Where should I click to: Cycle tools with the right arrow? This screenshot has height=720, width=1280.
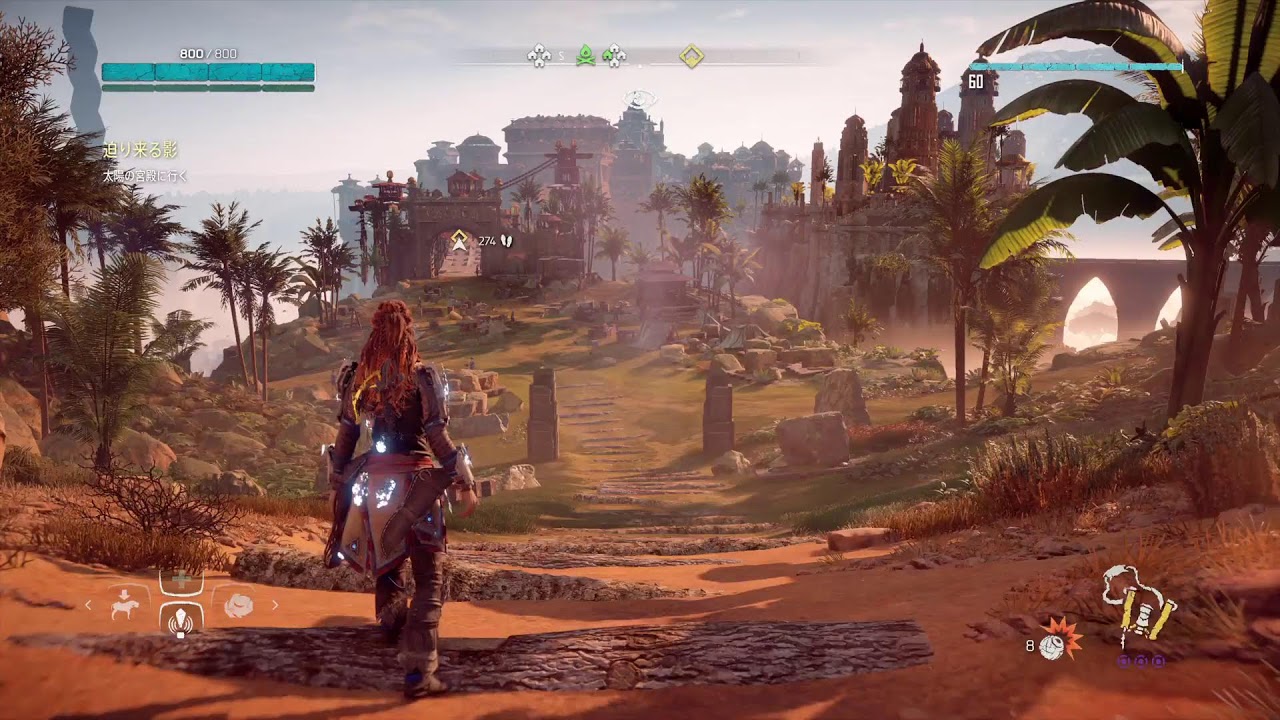275,605
